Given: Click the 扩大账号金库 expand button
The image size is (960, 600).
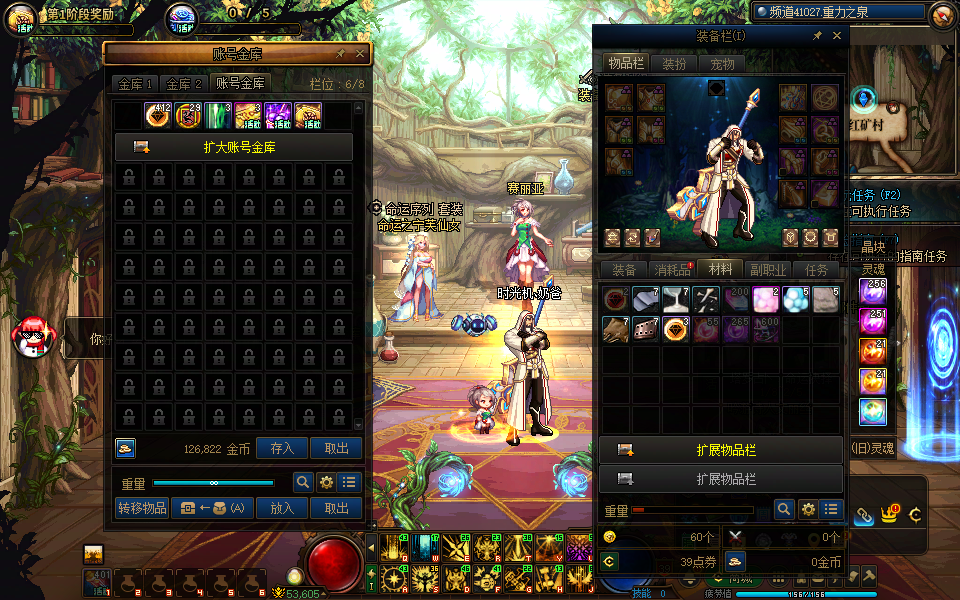Looking at the screenshot, I should click(234, 147).
